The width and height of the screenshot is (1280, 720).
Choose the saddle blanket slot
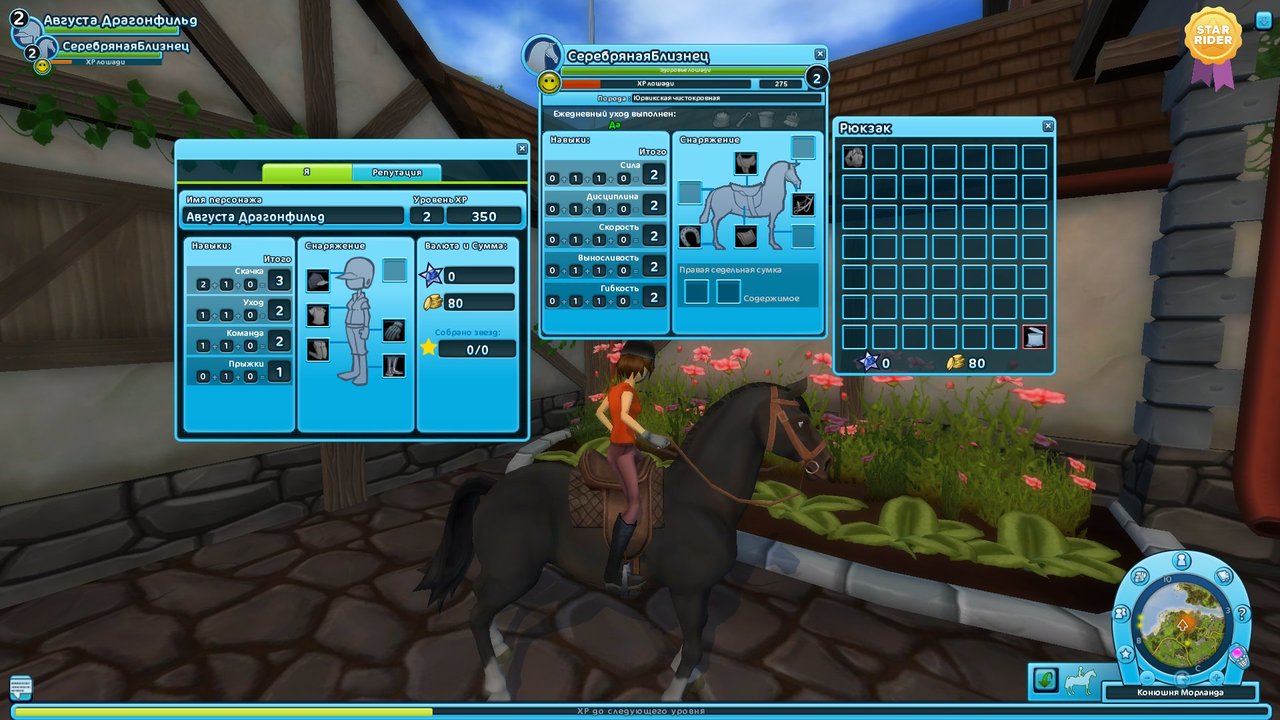coord(746,236)
